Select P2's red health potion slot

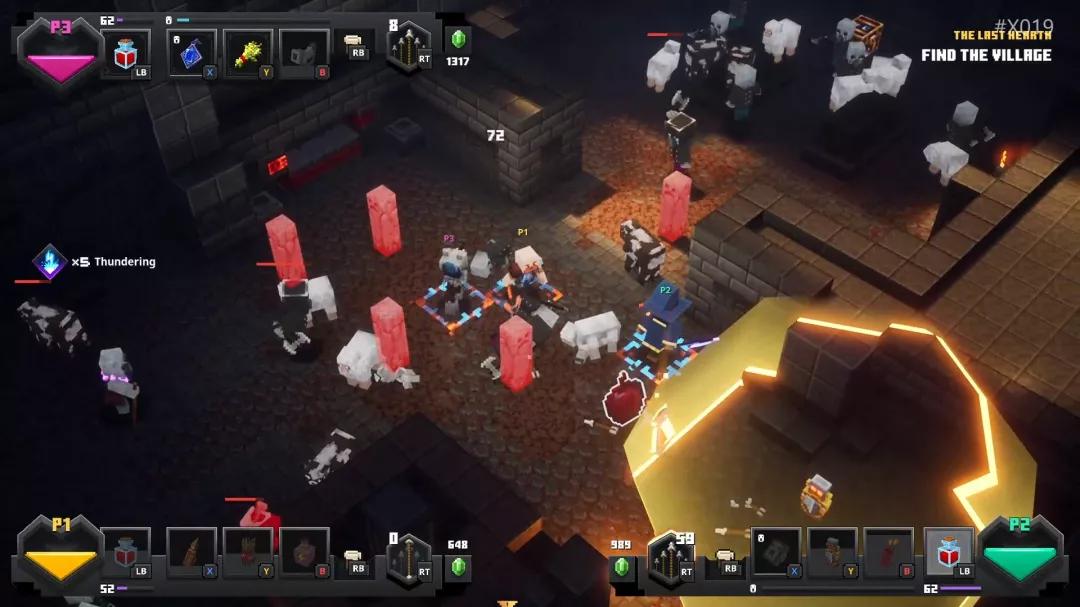click(x=948, y=552)
